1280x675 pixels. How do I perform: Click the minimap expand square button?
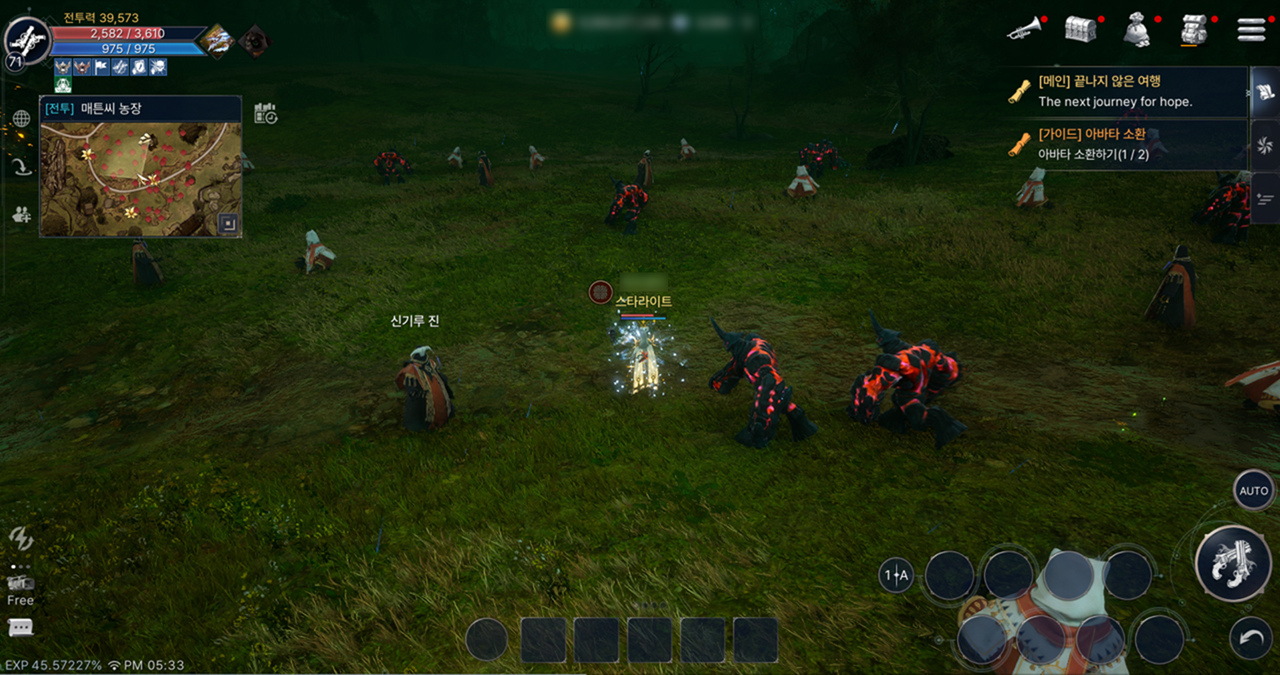click(229, 224)
